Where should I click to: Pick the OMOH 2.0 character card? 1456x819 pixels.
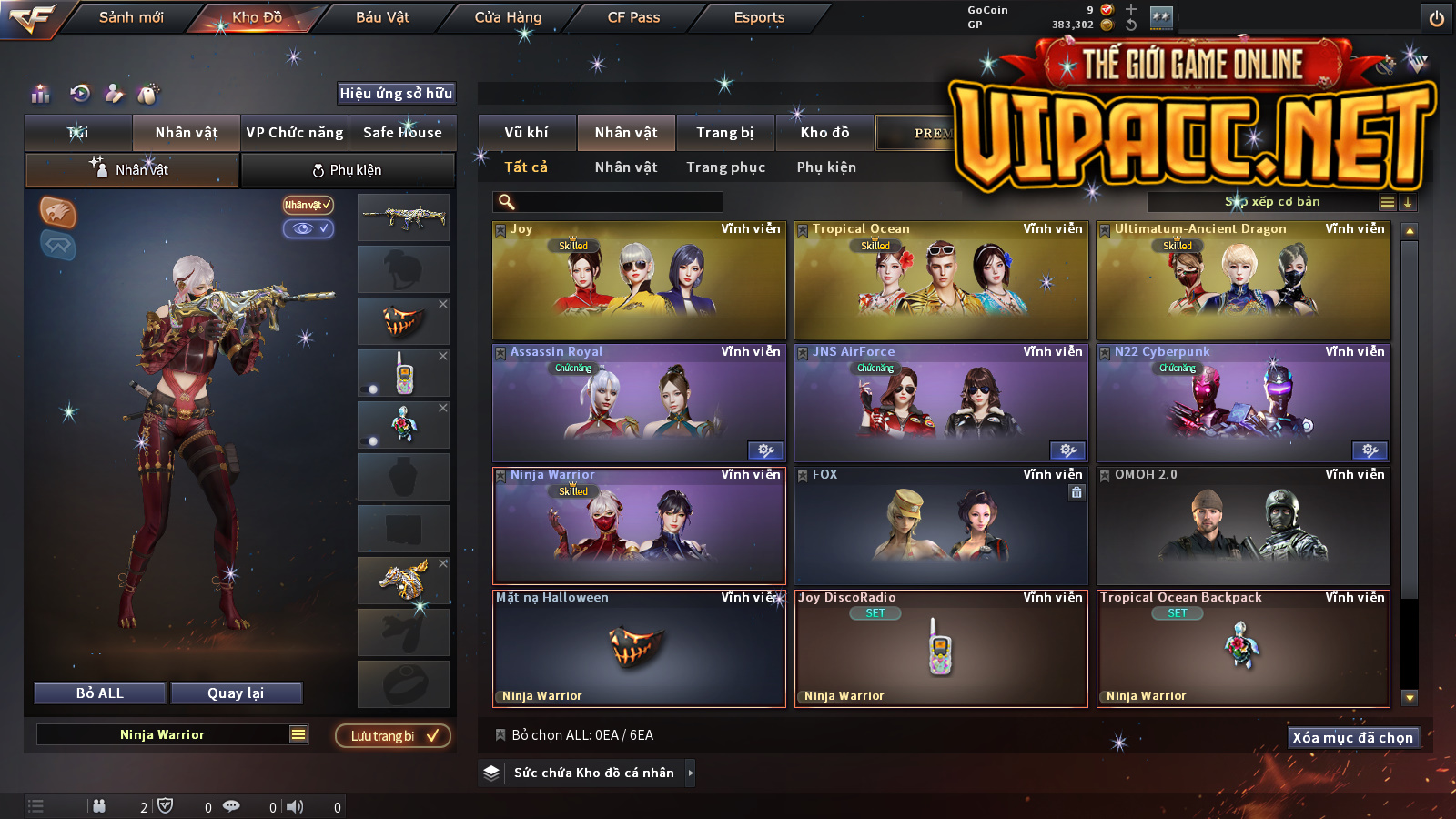[x=1243, y=526]
